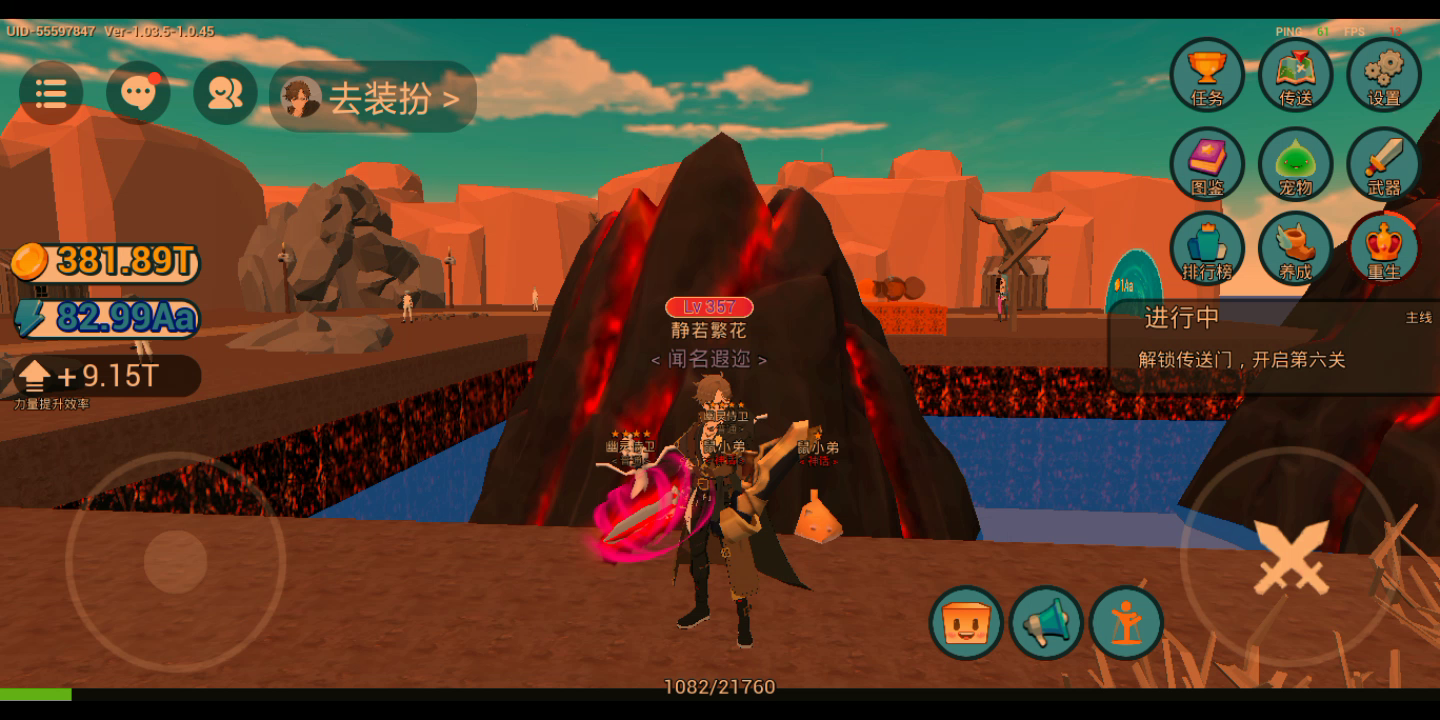Viewport: 1440px width, 720px height.
Task: Open the orange smiling box icon
Action: pos(966,623)
